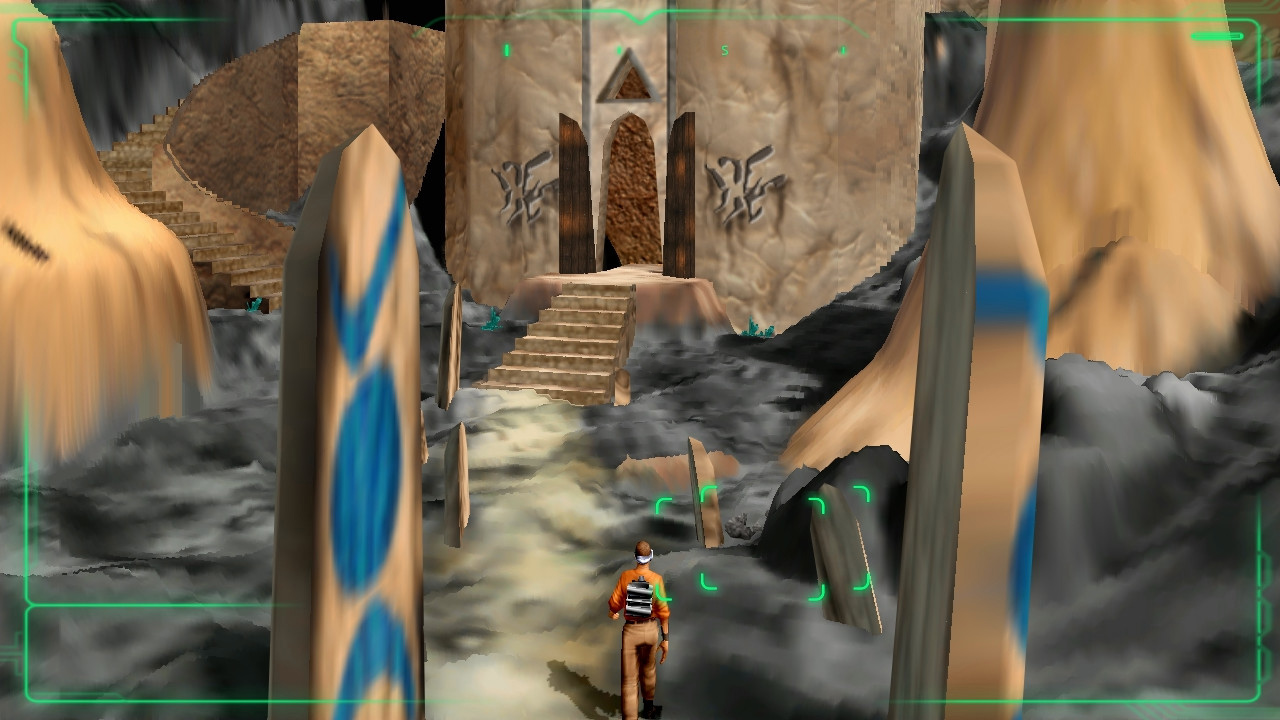Viewport: 1280px width, 720px height.
Task: Click the teal crystal icon beside the stairs
Action: [x=492, y=320]
